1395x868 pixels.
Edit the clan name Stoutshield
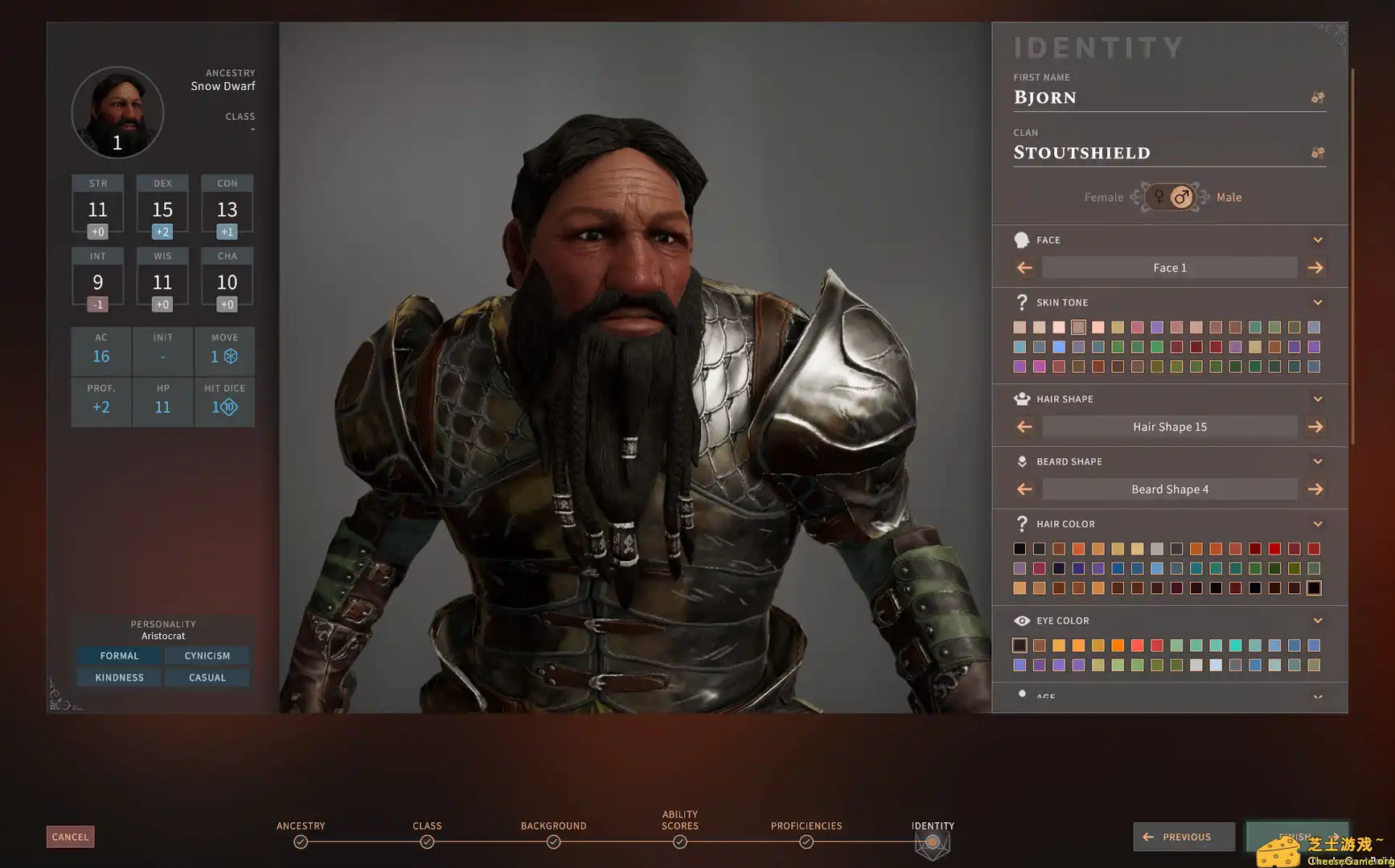click(1158, 153)
